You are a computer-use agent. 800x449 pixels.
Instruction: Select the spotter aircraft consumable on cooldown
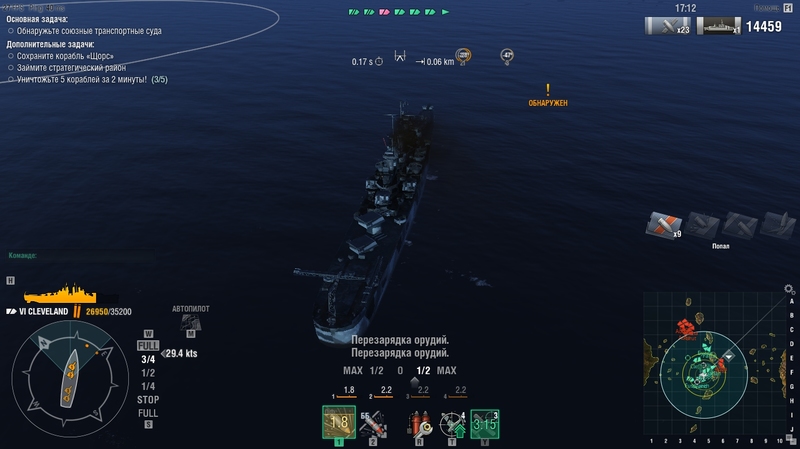(486, 425)
